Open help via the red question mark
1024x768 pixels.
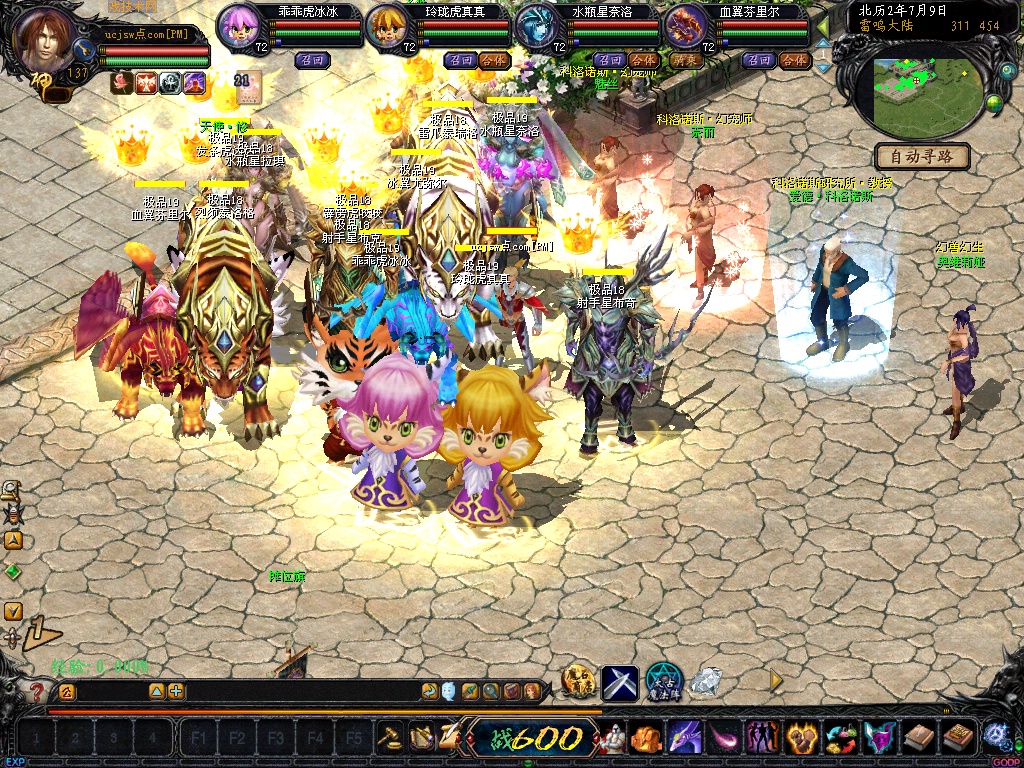pos(37,691)
